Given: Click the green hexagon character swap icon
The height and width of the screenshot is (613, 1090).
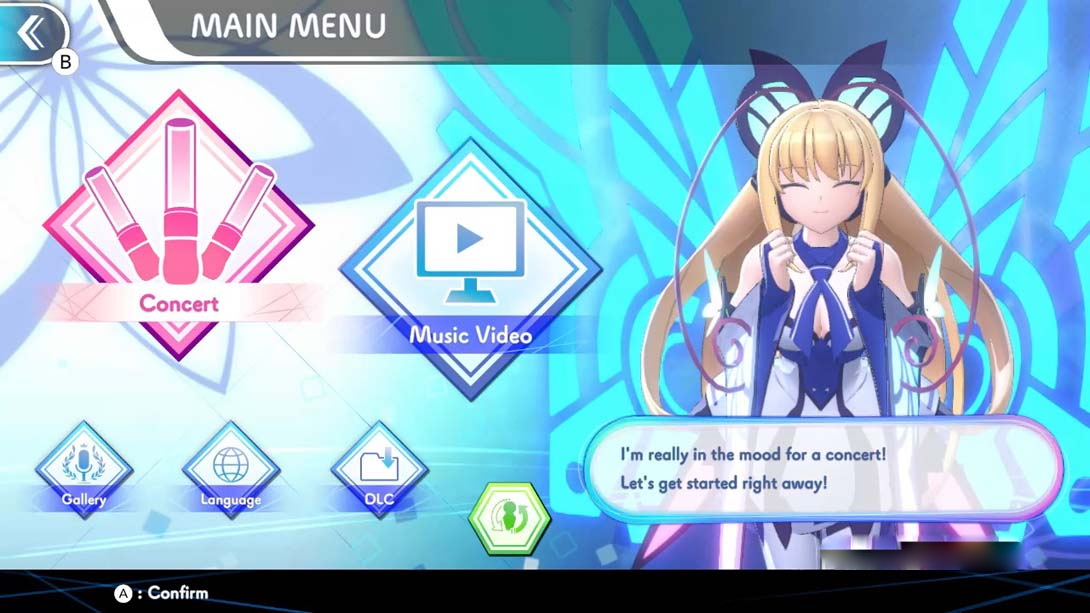Looking at the screenshot, I should pos(510,518).
